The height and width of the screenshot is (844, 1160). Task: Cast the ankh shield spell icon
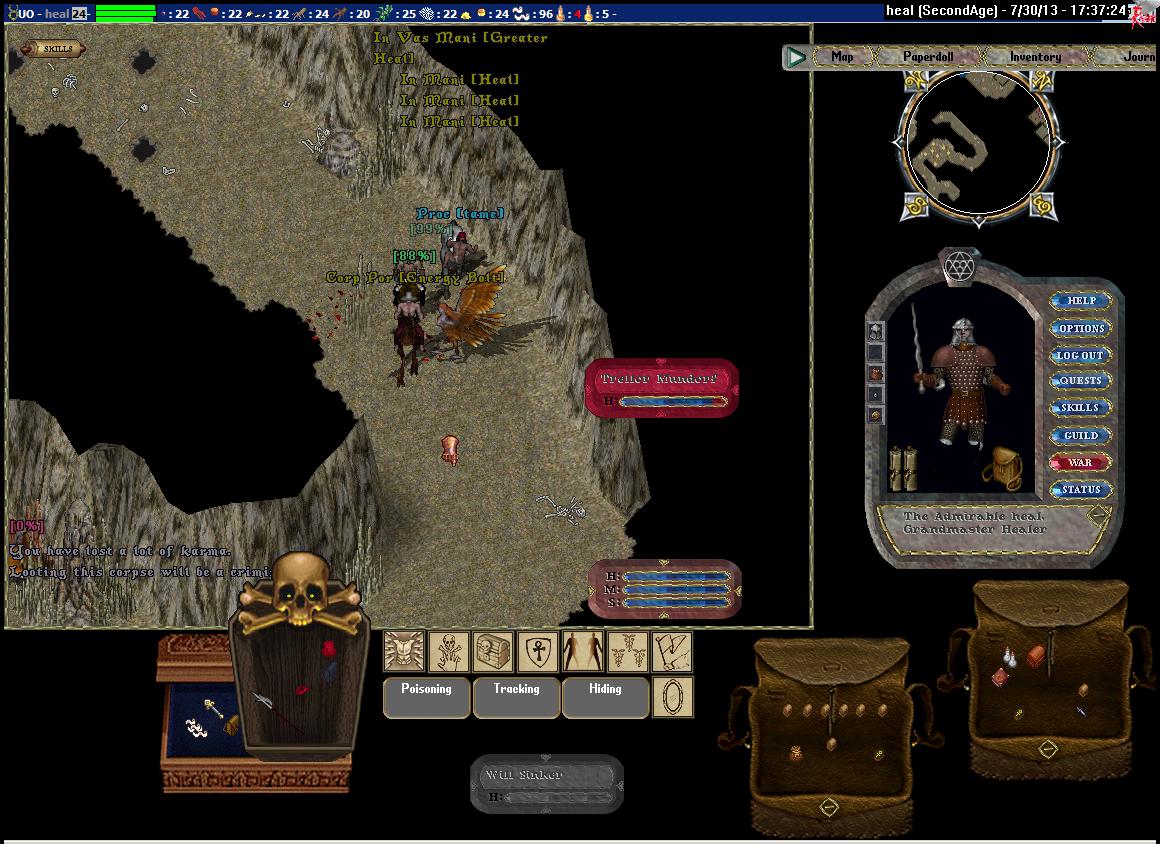(x=538, y=652)
